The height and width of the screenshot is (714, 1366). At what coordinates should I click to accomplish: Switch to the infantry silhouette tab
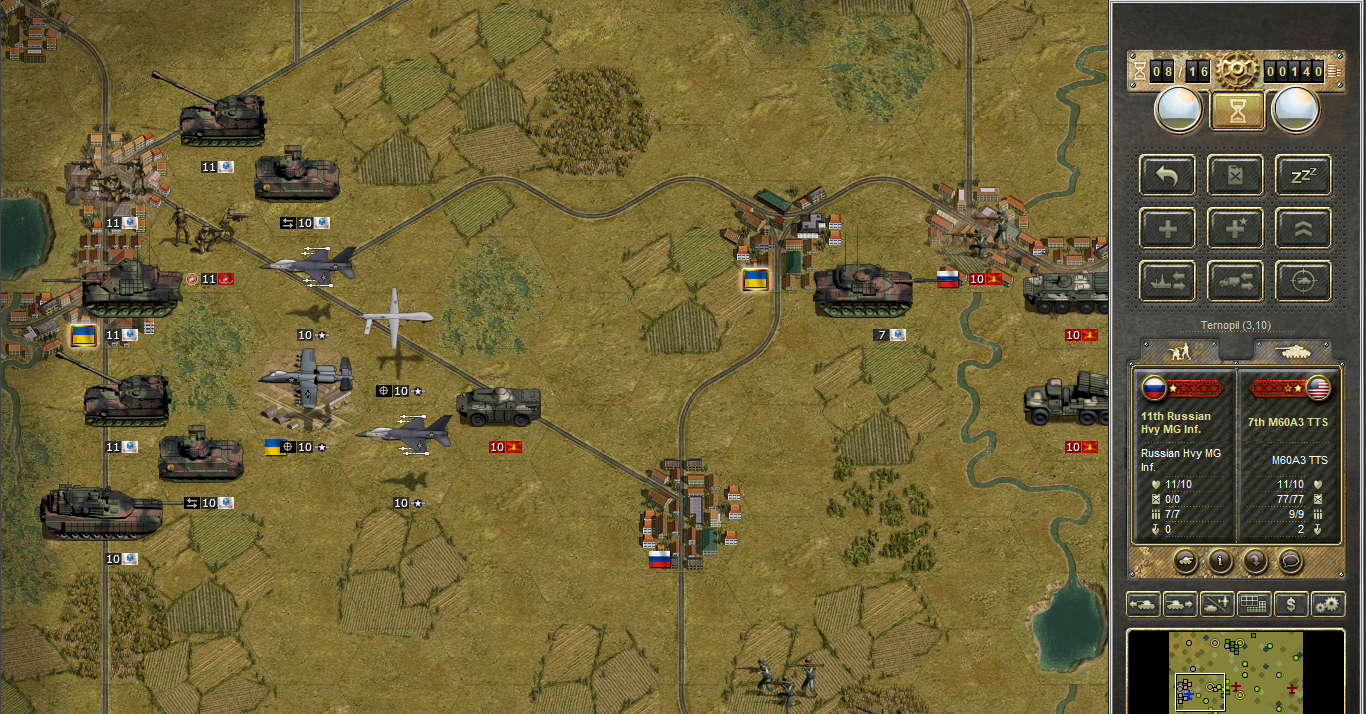coord(1184,350)
